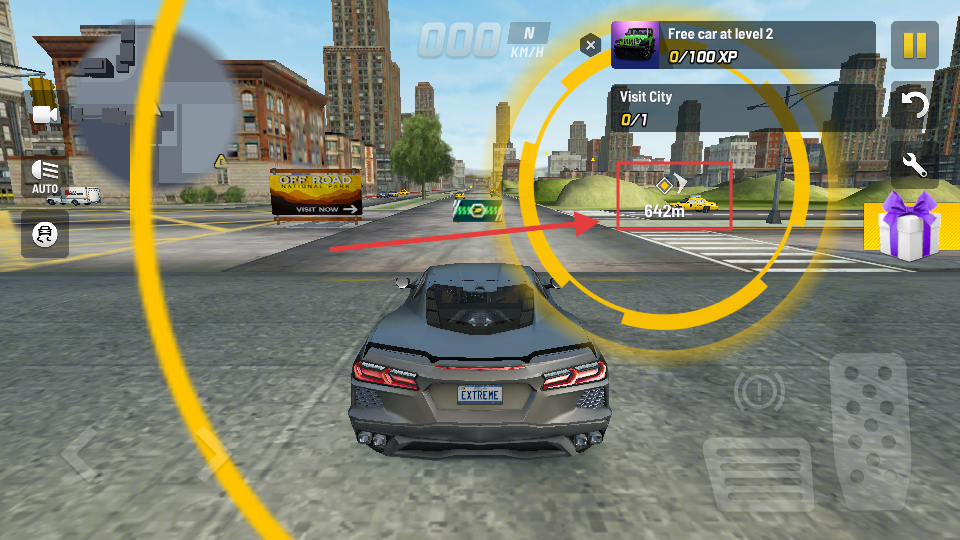Switch camera view with the camera icon
960x540 pixels.
point(45,115)
